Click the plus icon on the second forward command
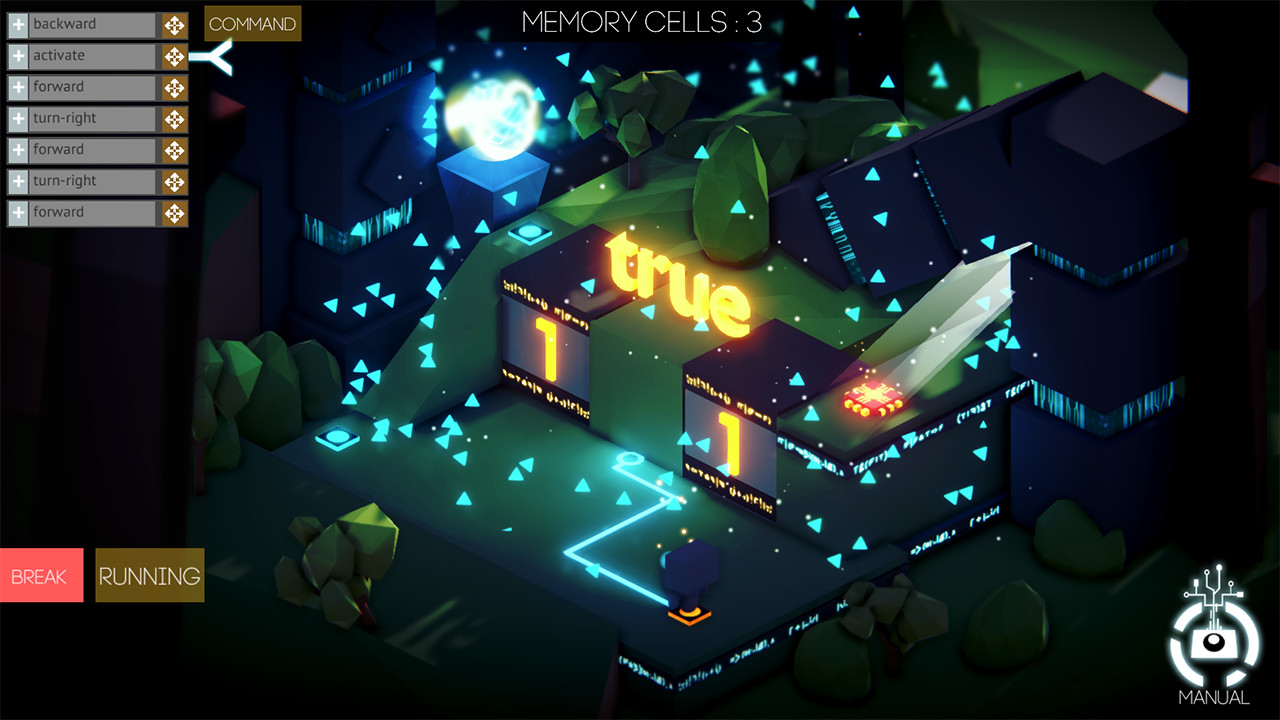This screenshot has height=720, width=1280. tap(16, 149)
